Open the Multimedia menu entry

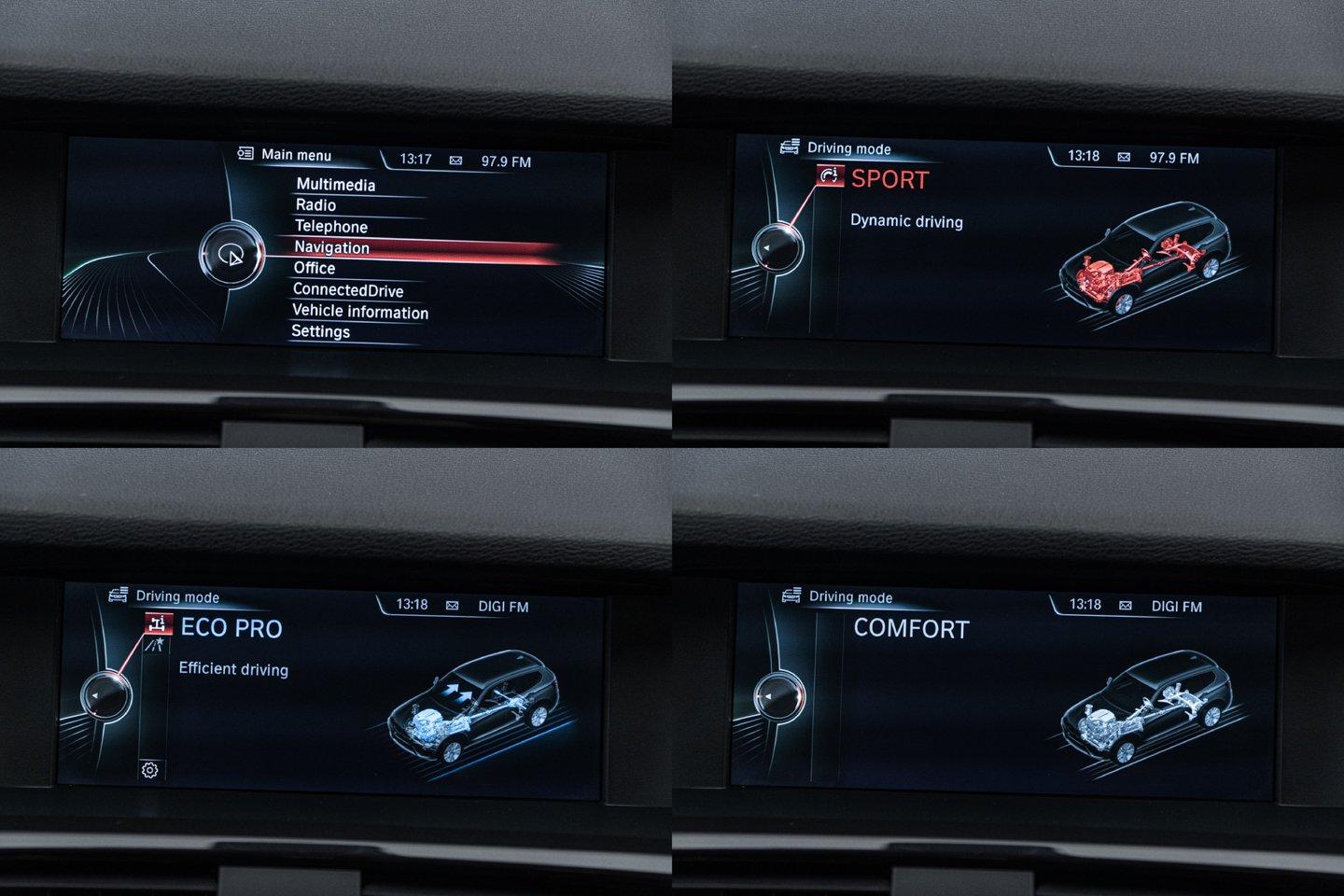[x=335, y=185]
